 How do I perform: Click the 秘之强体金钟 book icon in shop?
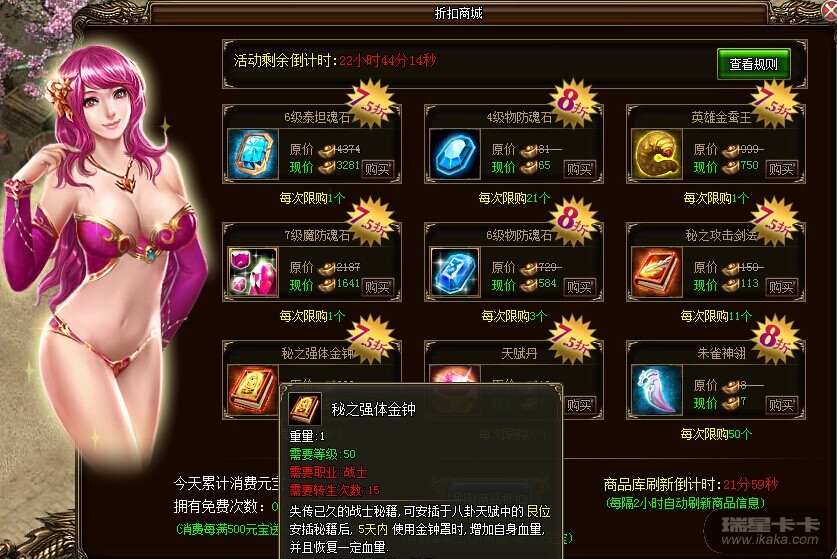coord(253,388)
